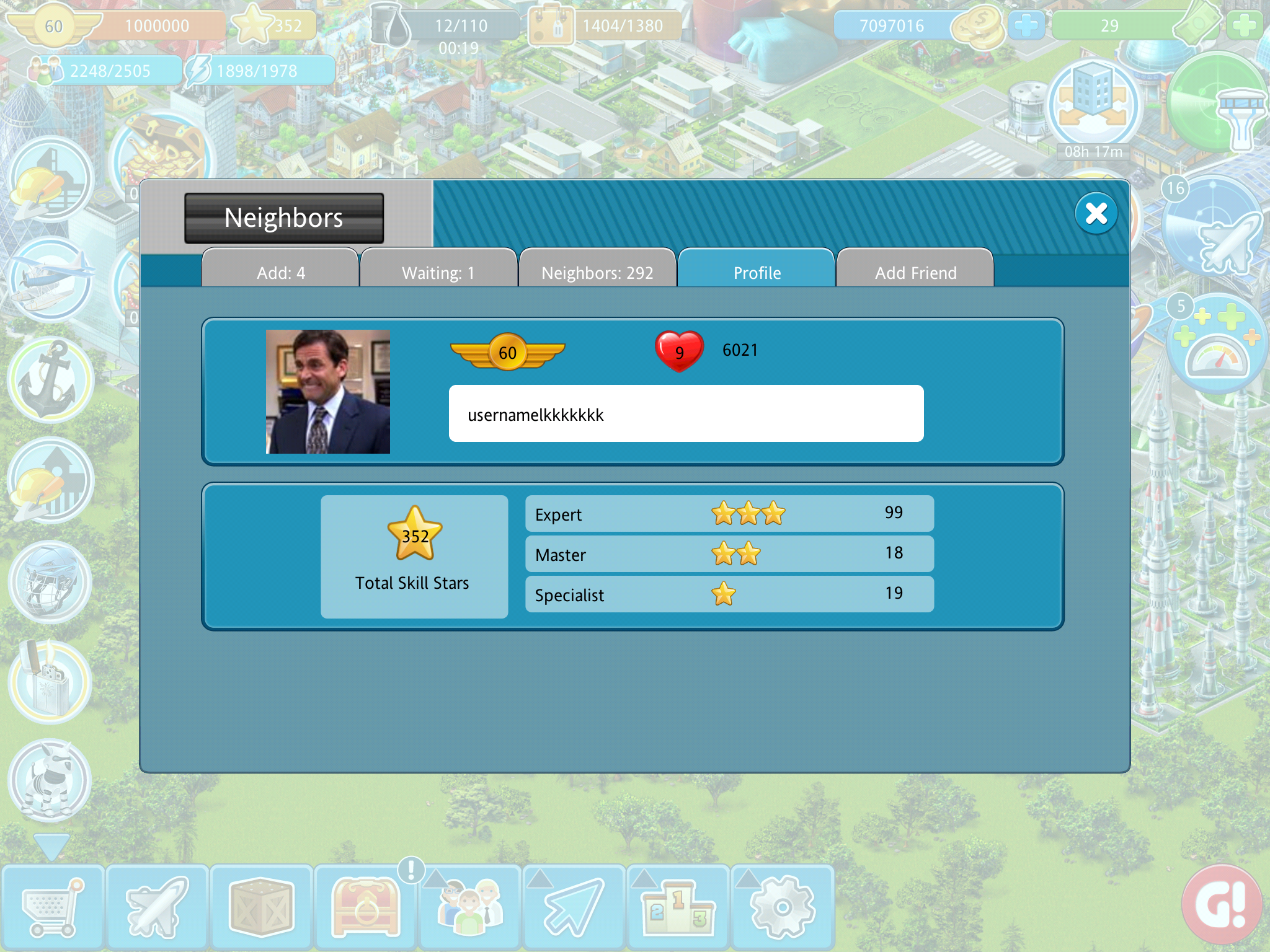Open the wooden crate warehouse

[260, 907]
